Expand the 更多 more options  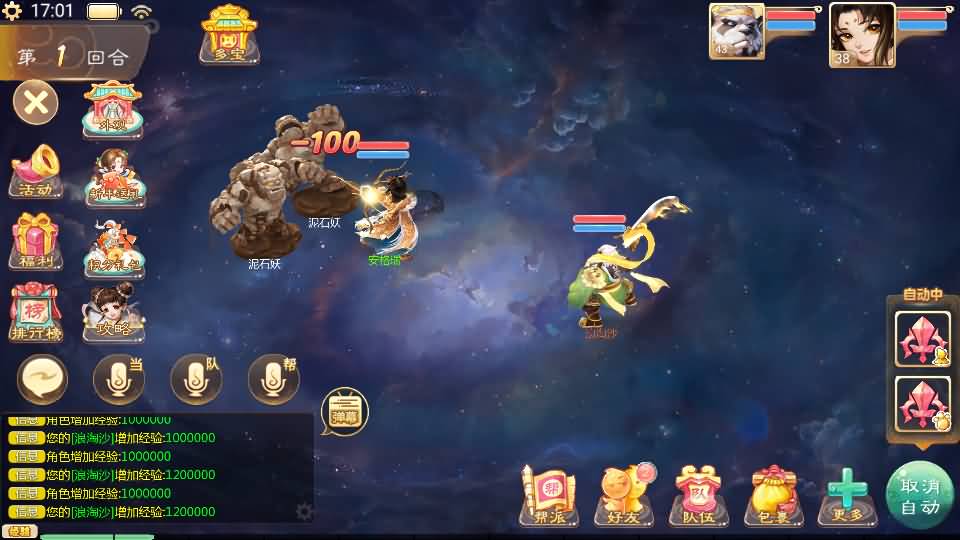pyautogui.click(x=847, y=495)
